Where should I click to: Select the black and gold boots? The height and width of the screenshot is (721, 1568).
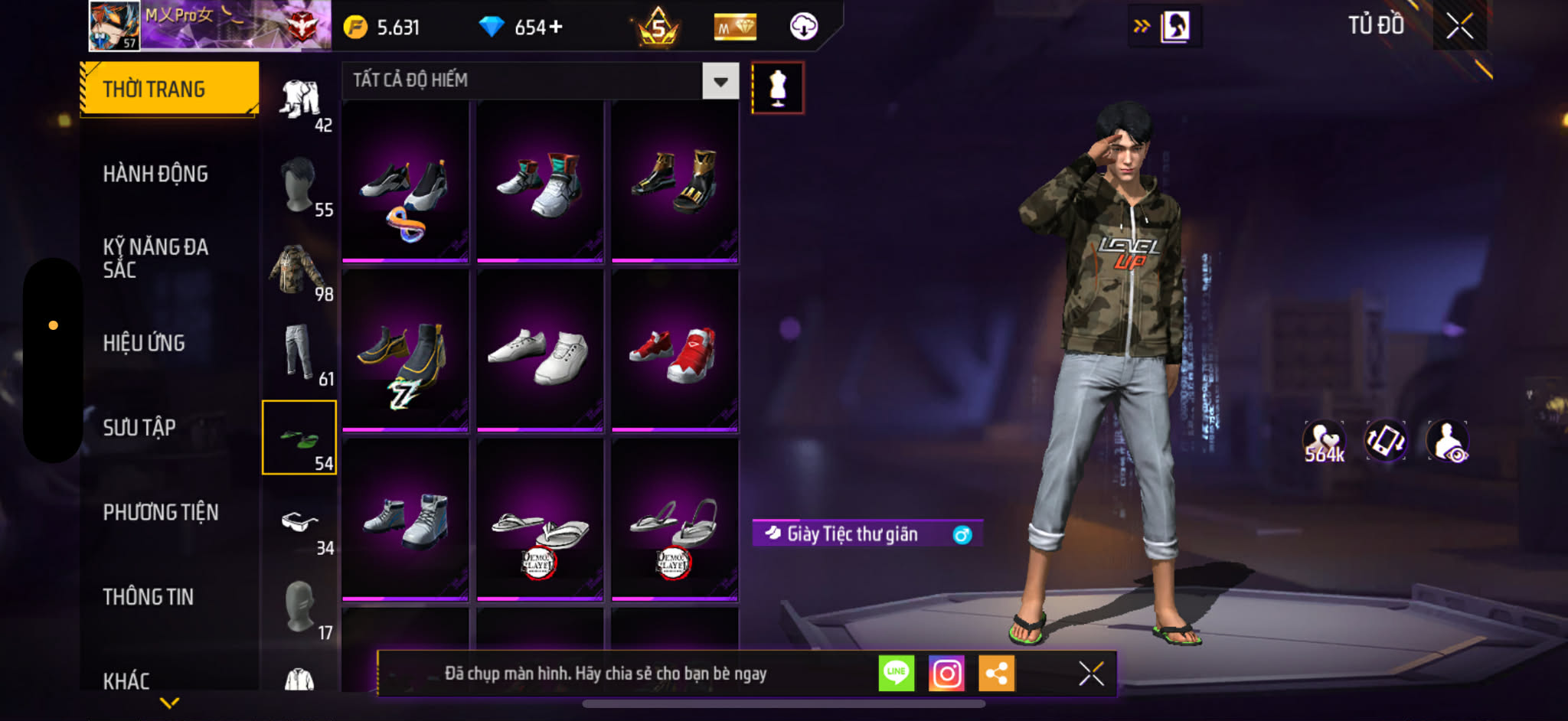pos(675,182)
